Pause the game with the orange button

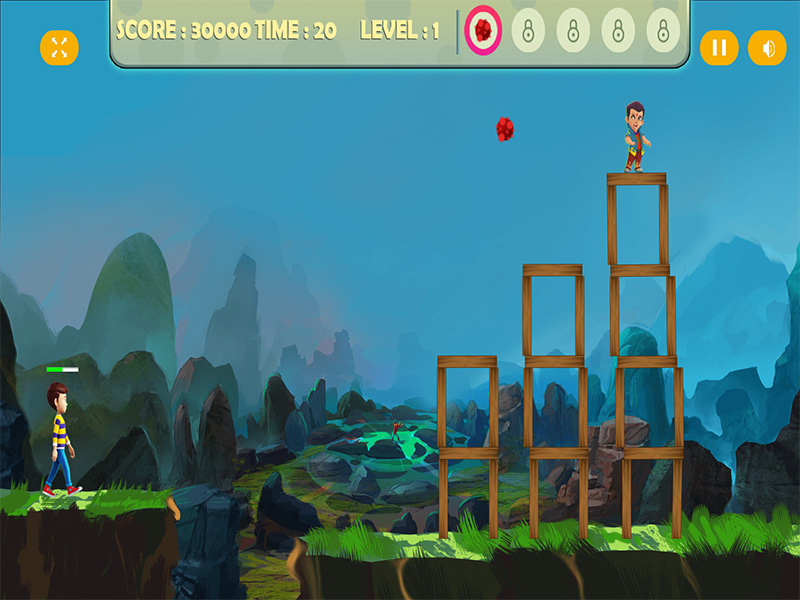tap(718, 47)
